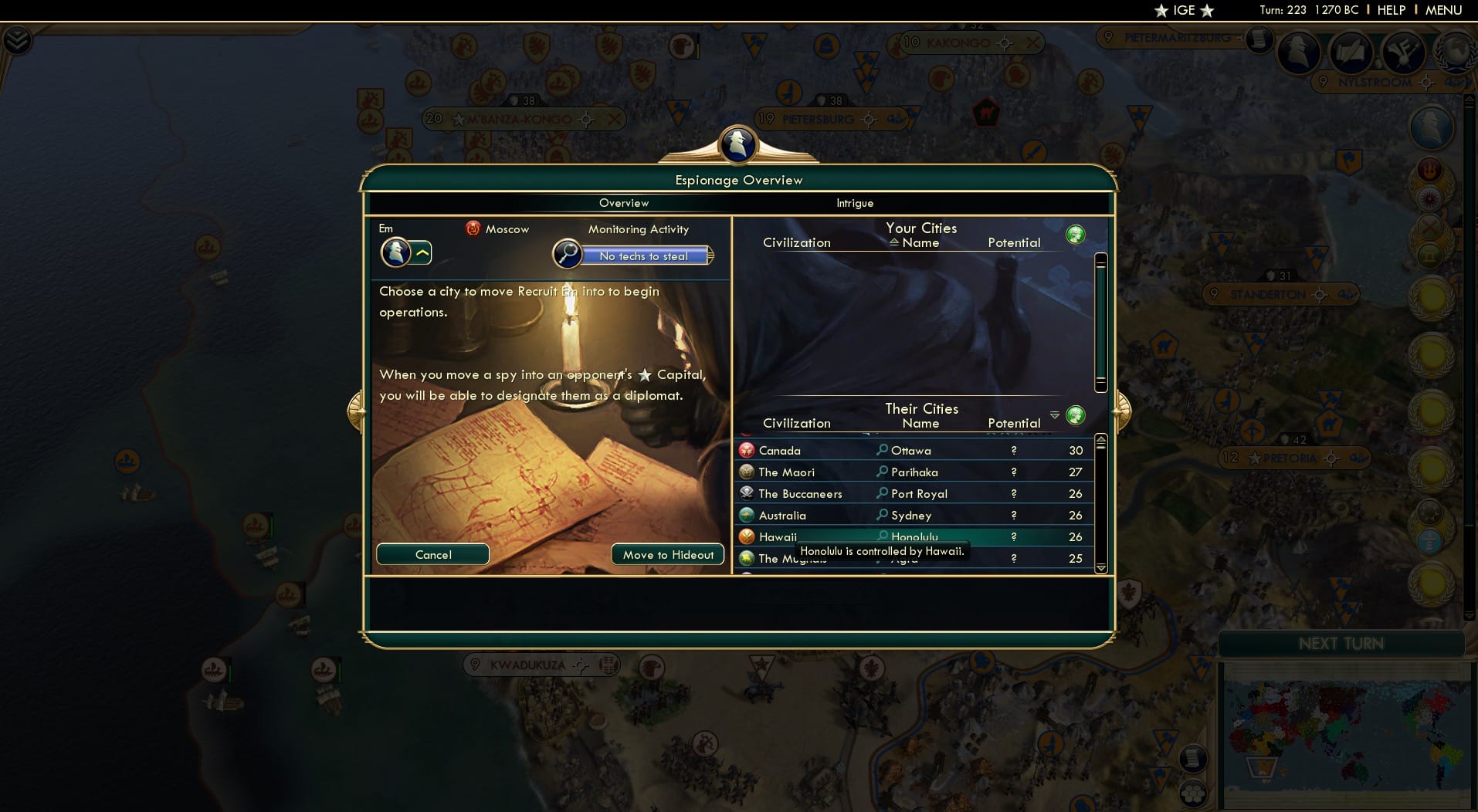Switch to the Intrigue tab

[855, 203]
